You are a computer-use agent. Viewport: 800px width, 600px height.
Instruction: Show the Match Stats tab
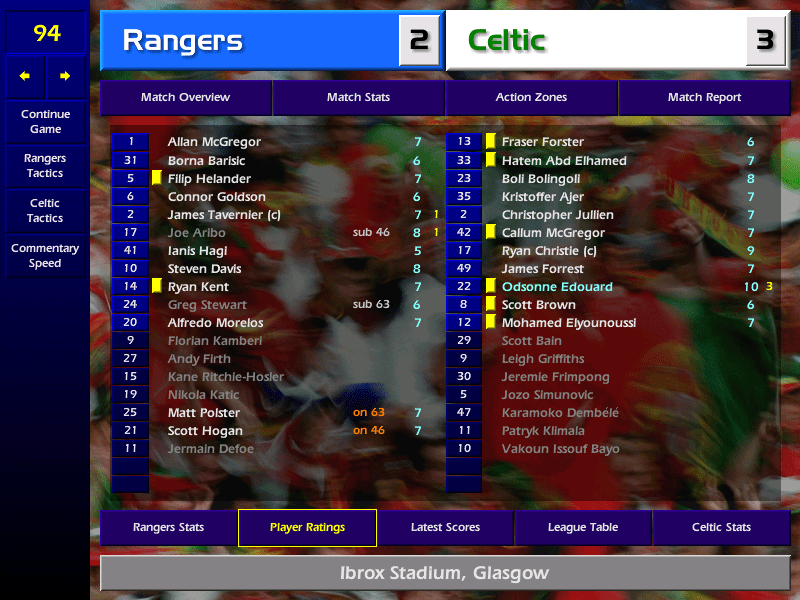click(x=358, y=98)
